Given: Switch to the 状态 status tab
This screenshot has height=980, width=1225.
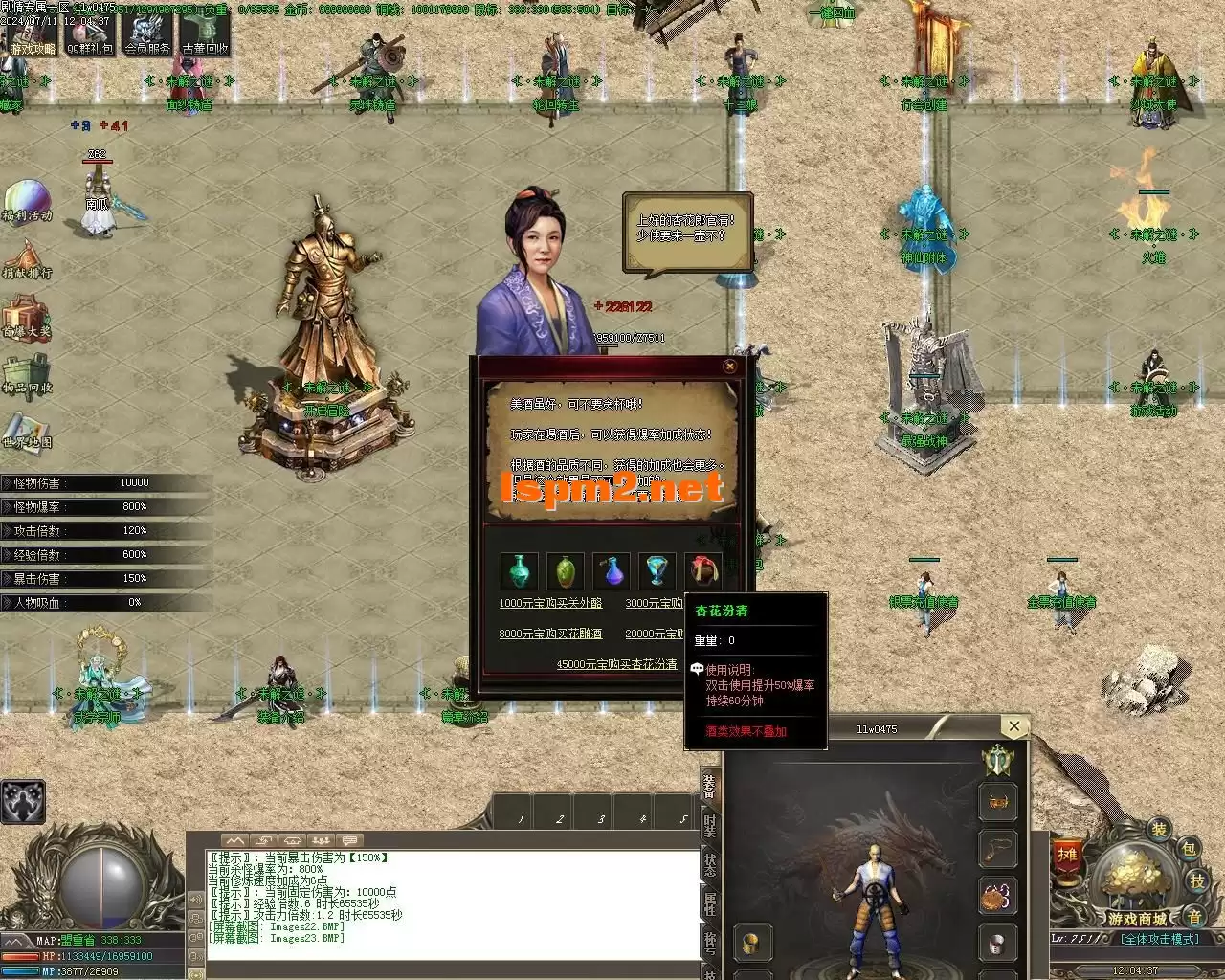Looking at the screenshot, I should 709,863.
